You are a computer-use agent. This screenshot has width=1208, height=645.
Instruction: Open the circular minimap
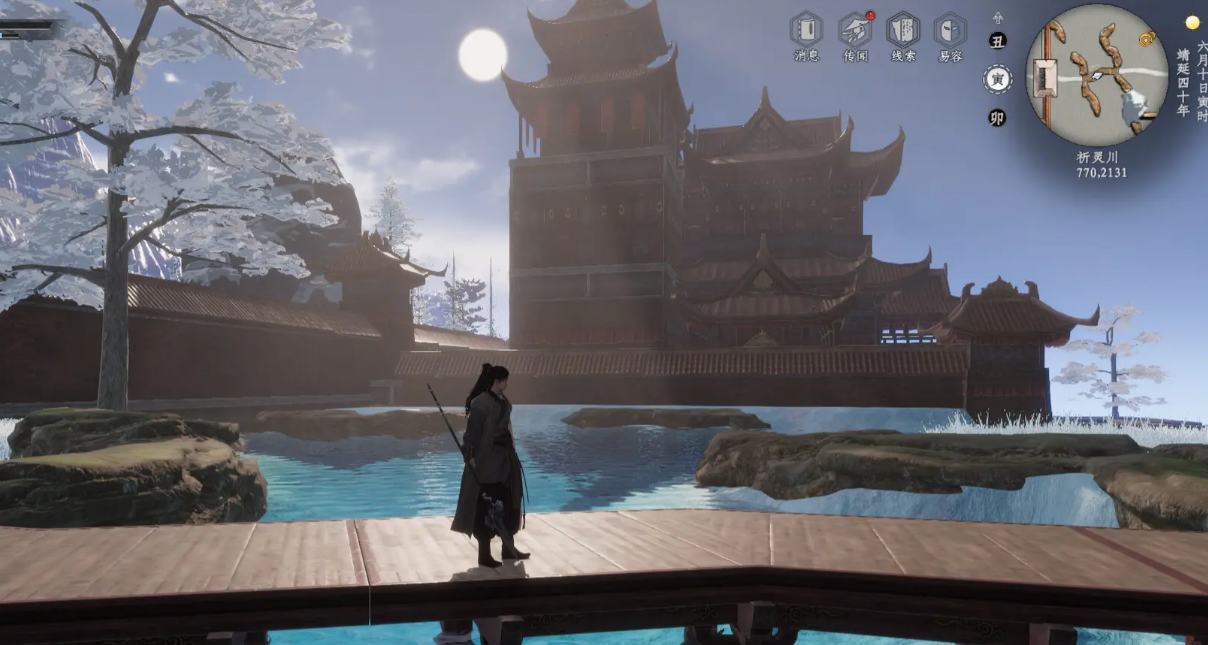pyautogui.click(x=1096, y=75)
